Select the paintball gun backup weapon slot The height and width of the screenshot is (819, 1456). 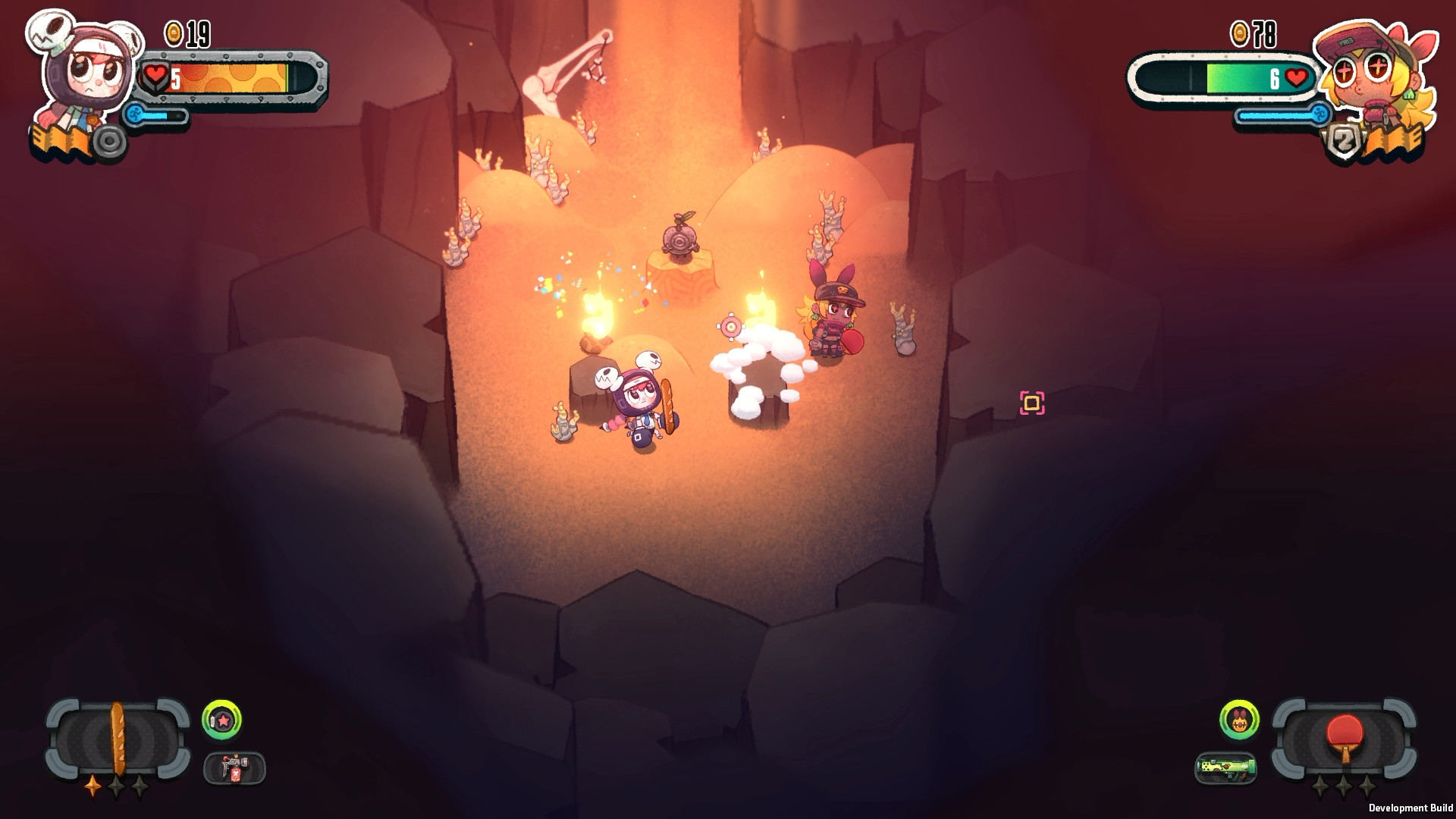pyautogui.click(x=231, y=767)
